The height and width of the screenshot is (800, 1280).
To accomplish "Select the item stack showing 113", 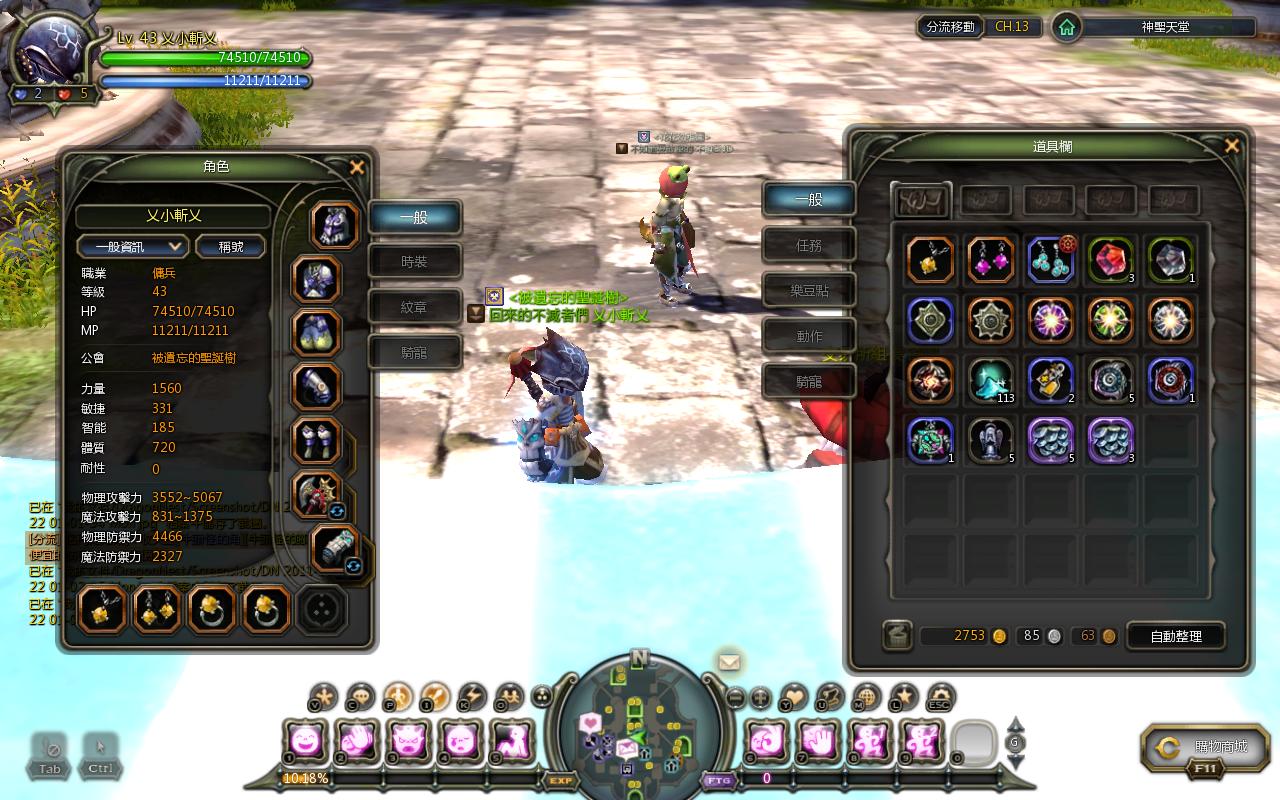I will 991,381.
